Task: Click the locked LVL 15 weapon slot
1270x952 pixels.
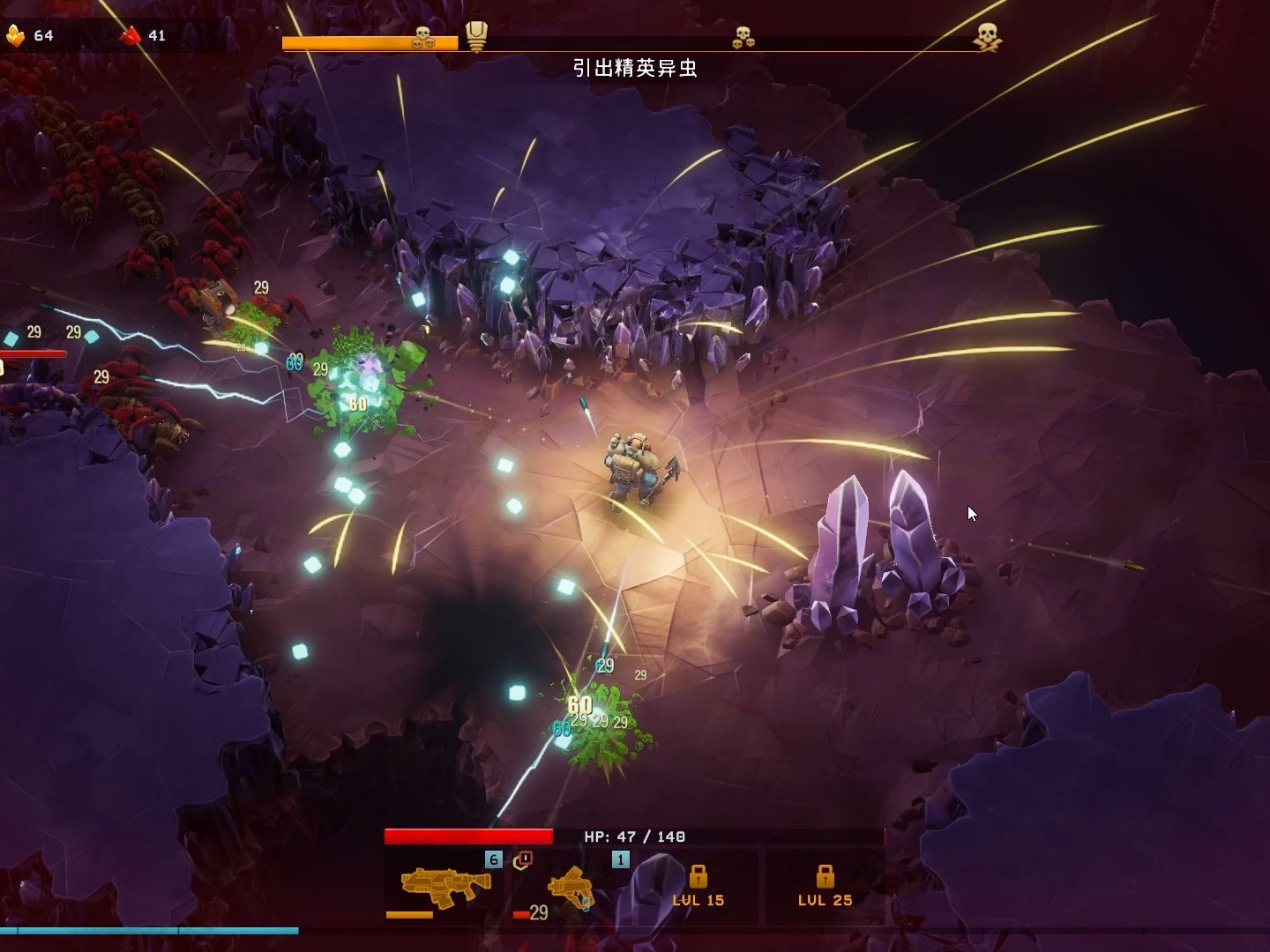Action: tap(698, 886)
